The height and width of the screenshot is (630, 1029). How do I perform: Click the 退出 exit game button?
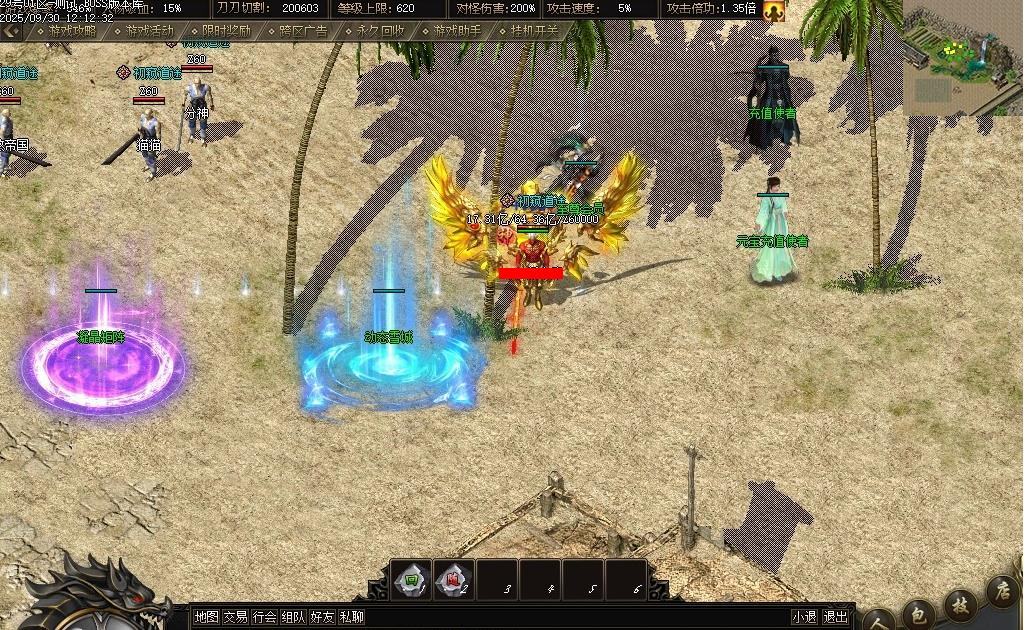point(836,617)
